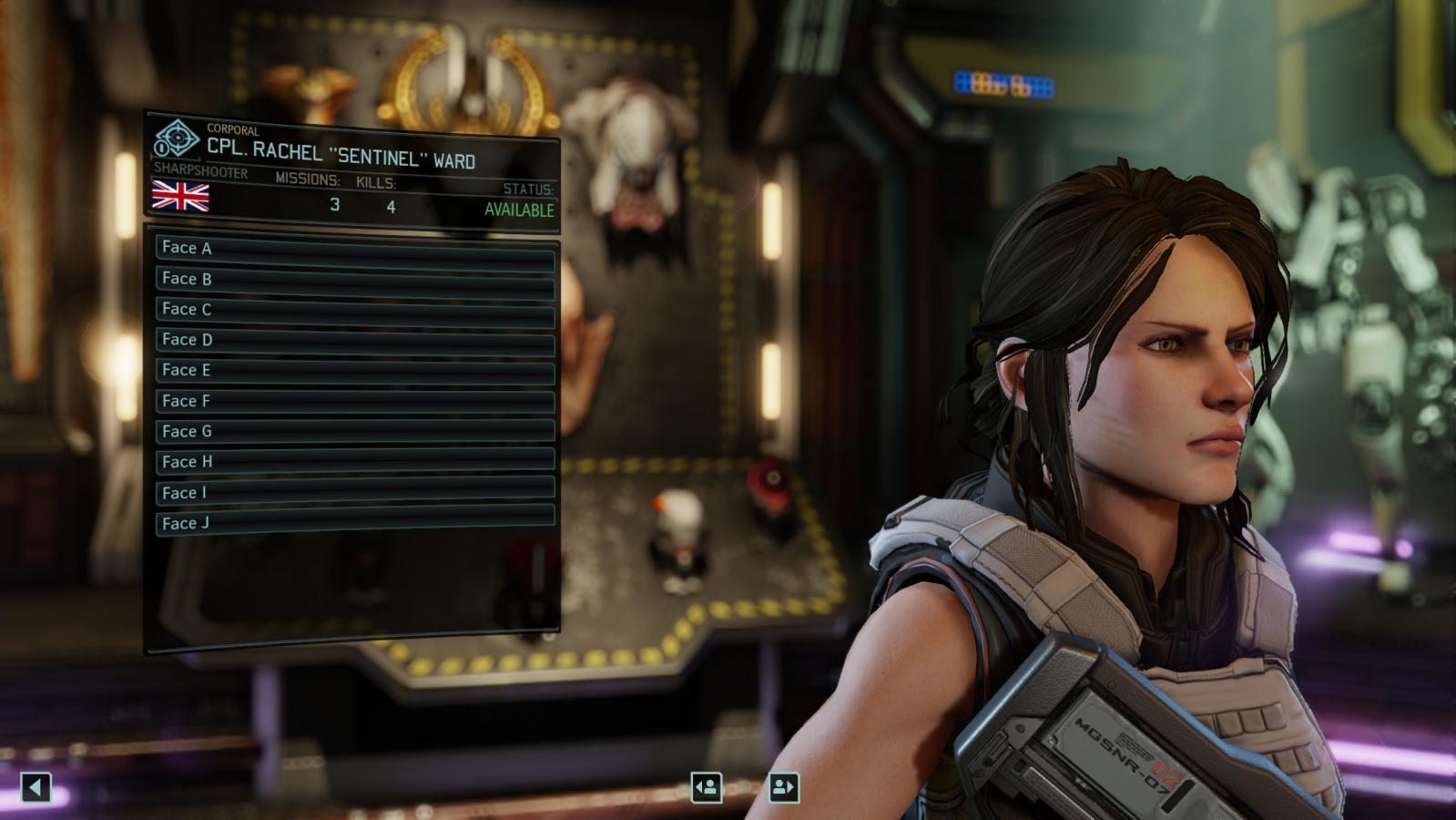Select the Face J entry
The image size is (1456, 820).
coord(355,523)
